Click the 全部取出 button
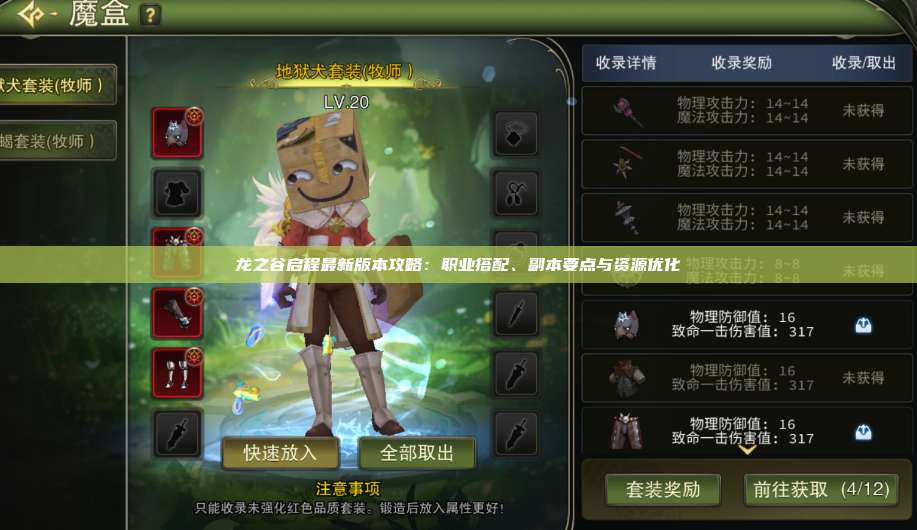The width and height of the screenshot is (917, 530). (417, 453)
